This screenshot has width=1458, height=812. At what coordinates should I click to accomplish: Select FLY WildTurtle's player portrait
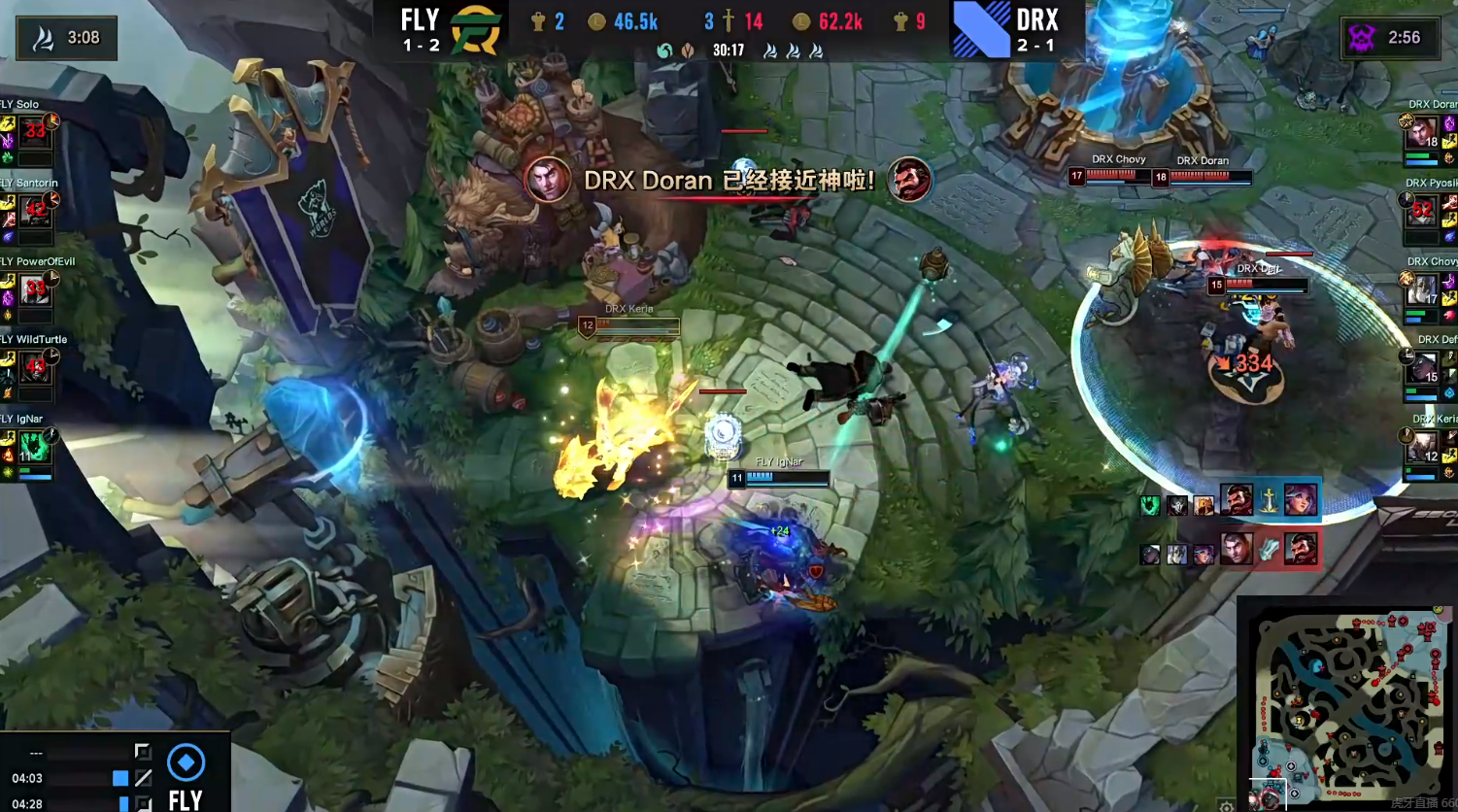(35, 369)
